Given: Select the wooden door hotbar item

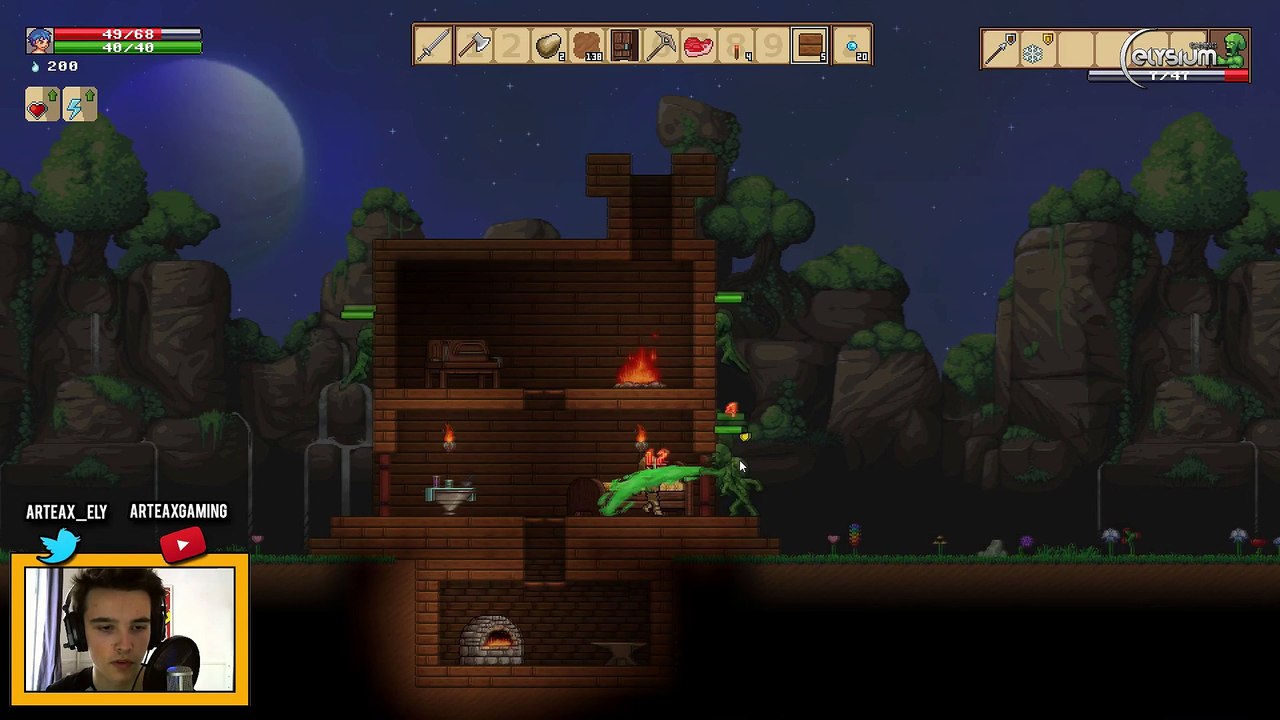Looking at the screenshot, I should tap(624, 46).
